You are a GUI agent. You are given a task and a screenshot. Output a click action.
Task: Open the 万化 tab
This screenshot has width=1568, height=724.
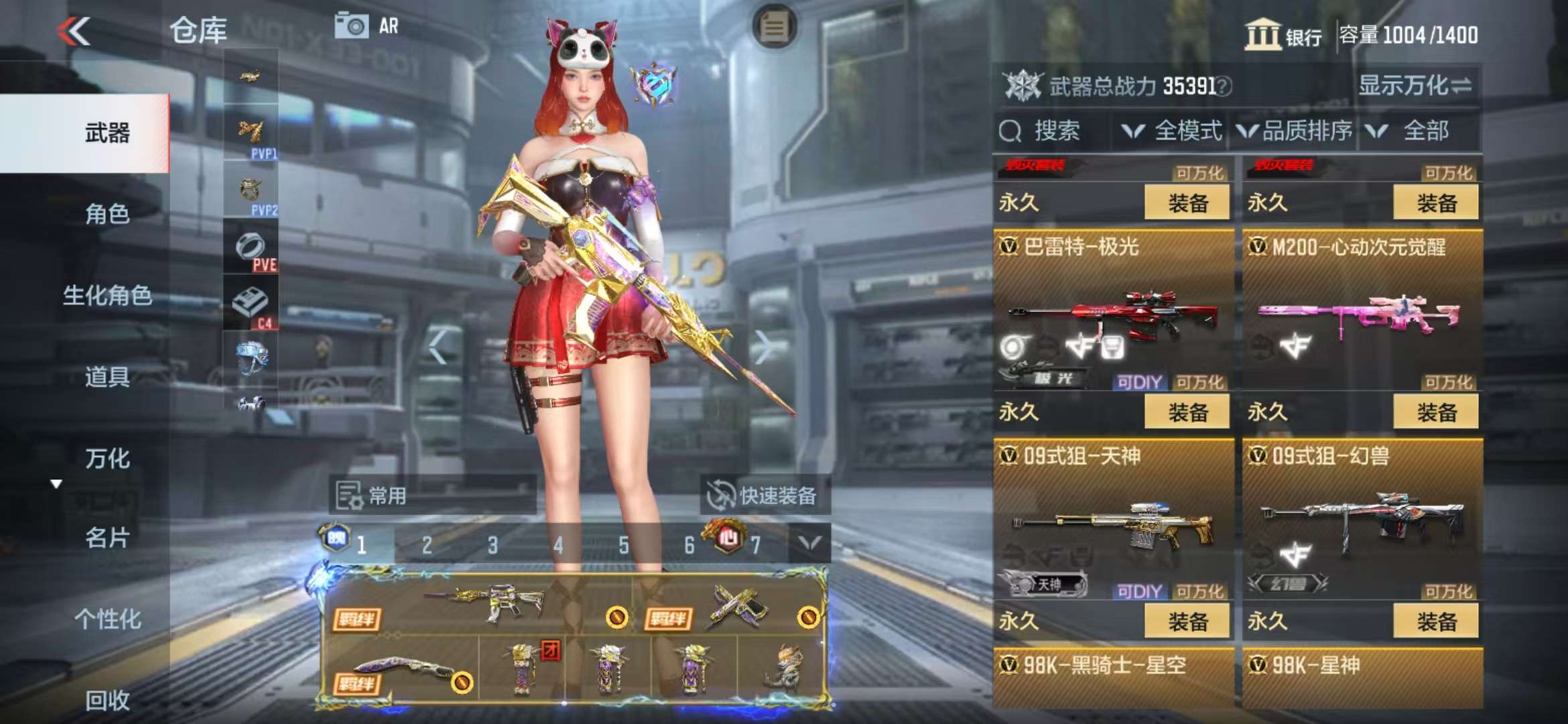coord(107,459)
